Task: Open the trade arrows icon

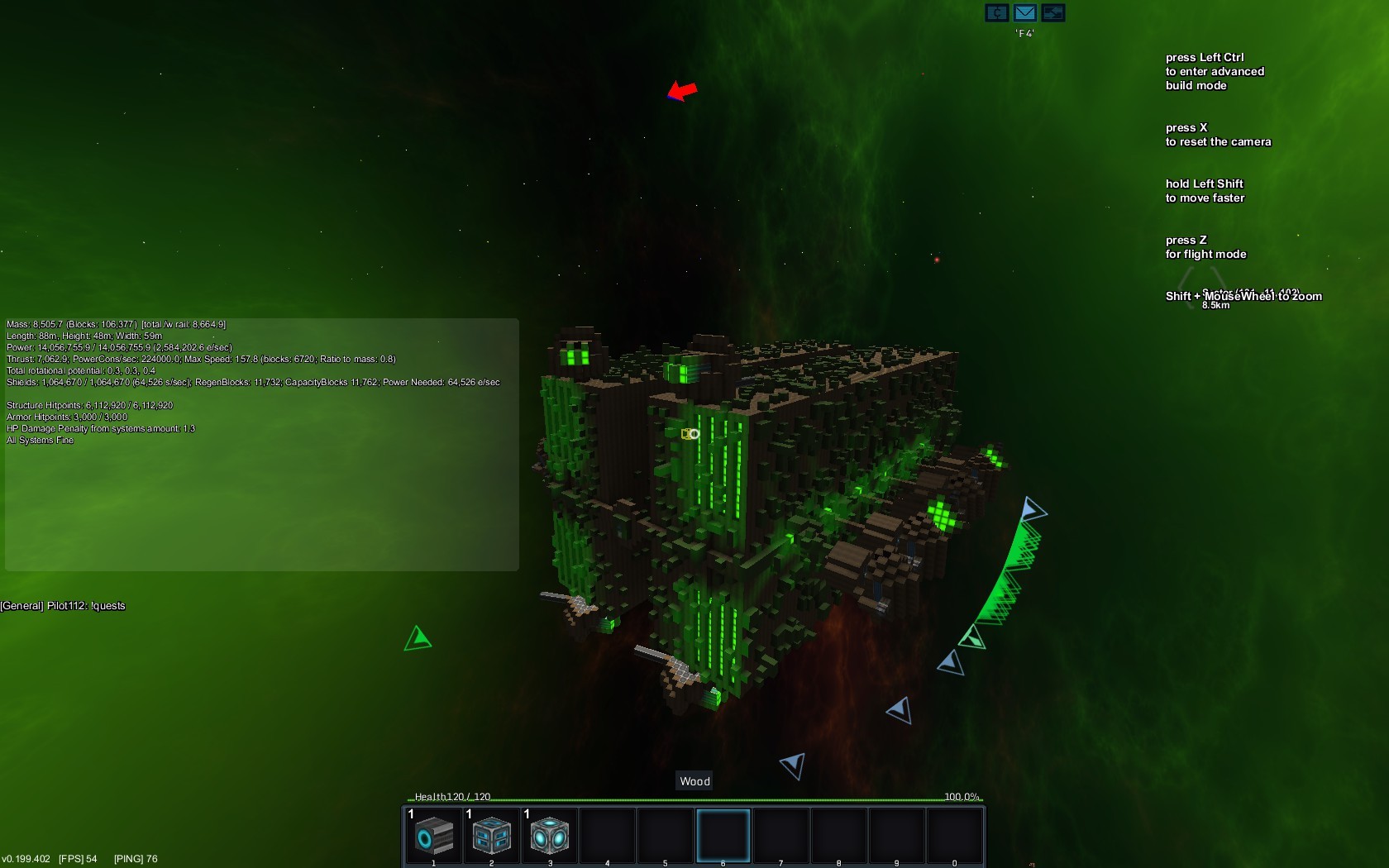Action: tap(1052, 12)
